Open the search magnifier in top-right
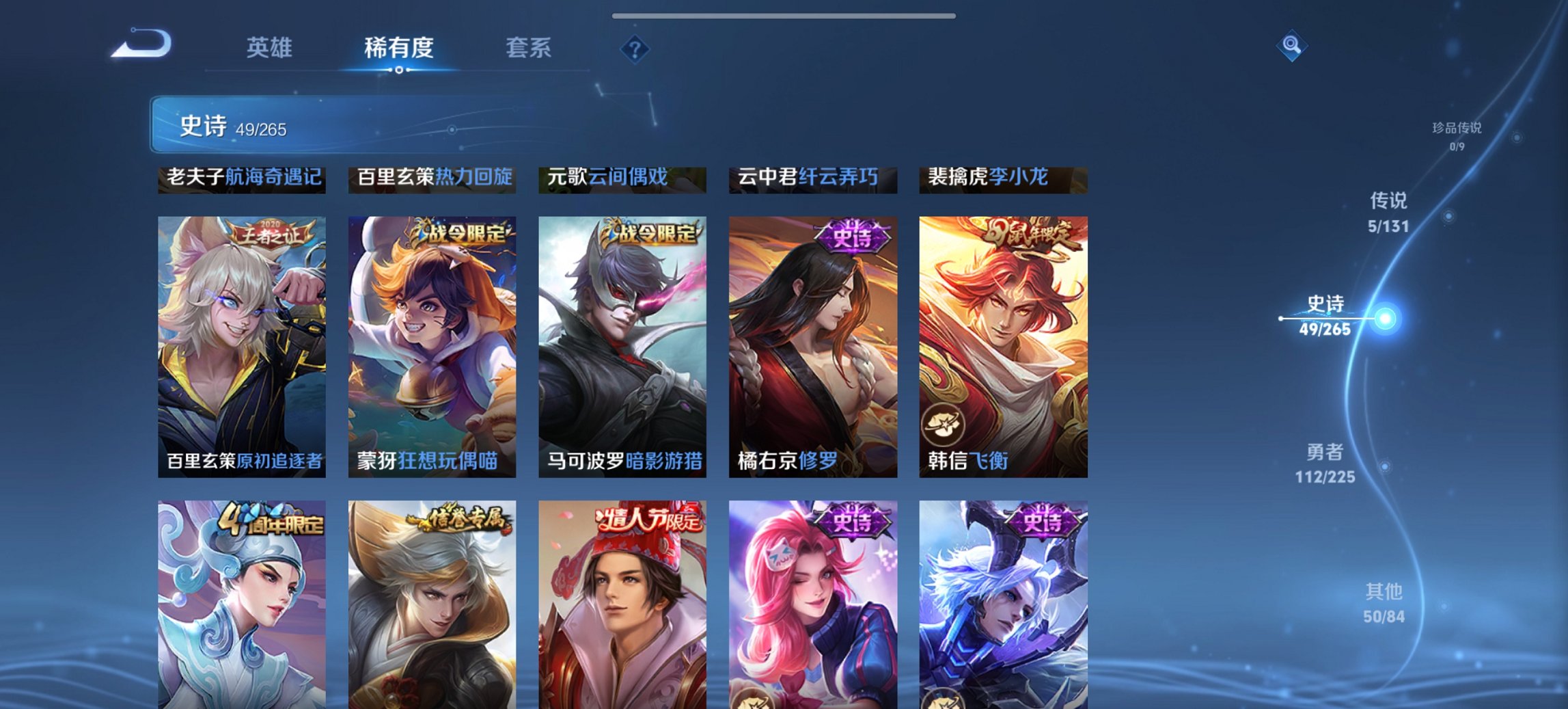 point(1290,46)
